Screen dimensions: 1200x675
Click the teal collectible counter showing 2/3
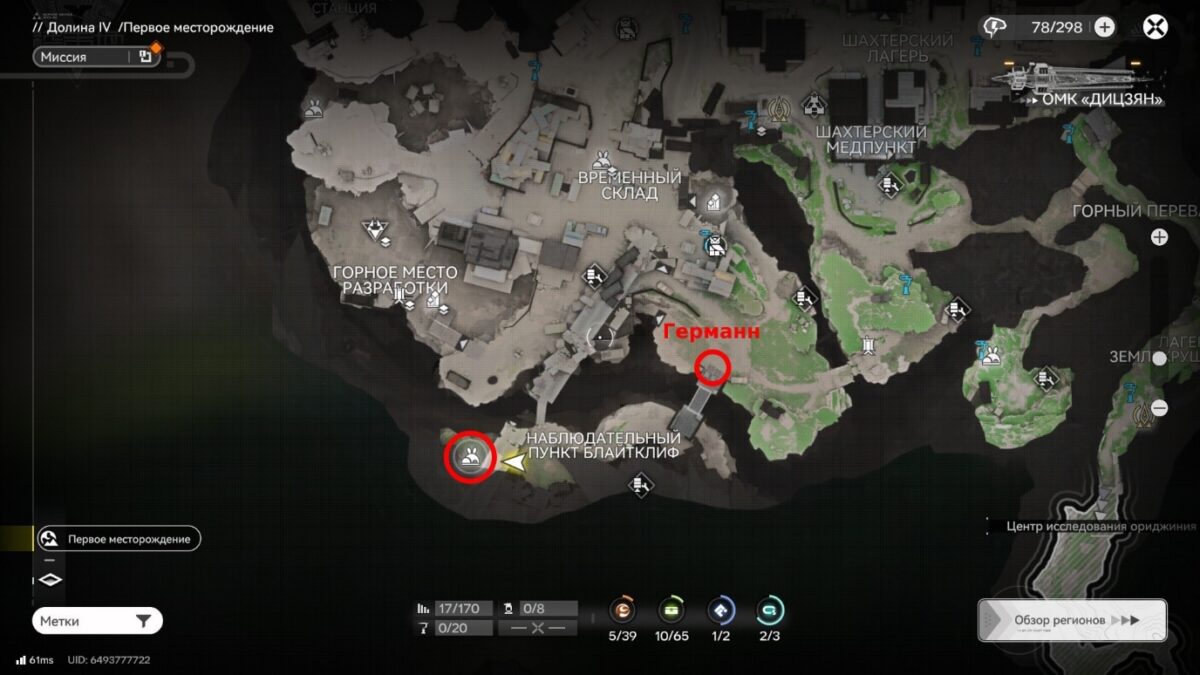tap(769, 610)
